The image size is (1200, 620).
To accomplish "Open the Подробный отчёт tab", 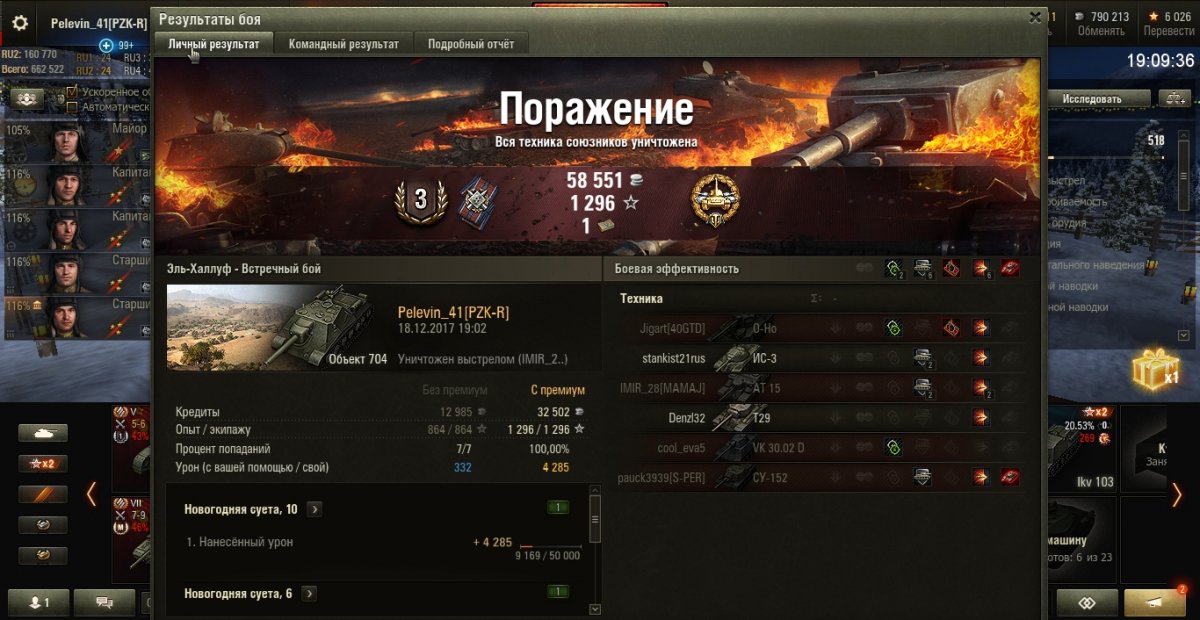I will tap(471, 44).
